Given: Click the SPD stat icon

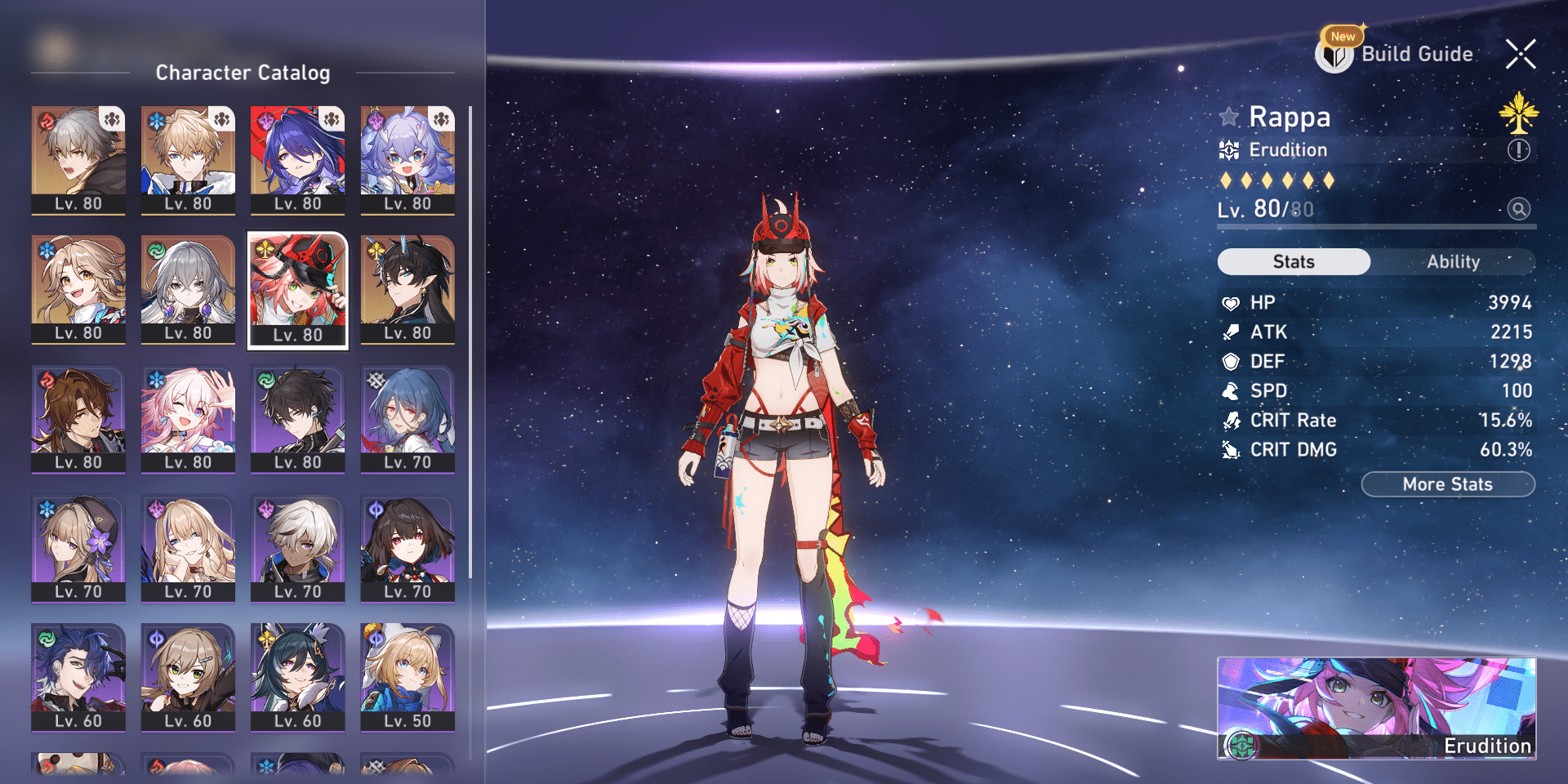Looking at the screenshot, I should pyautogui.click(x=1230, y=390).
